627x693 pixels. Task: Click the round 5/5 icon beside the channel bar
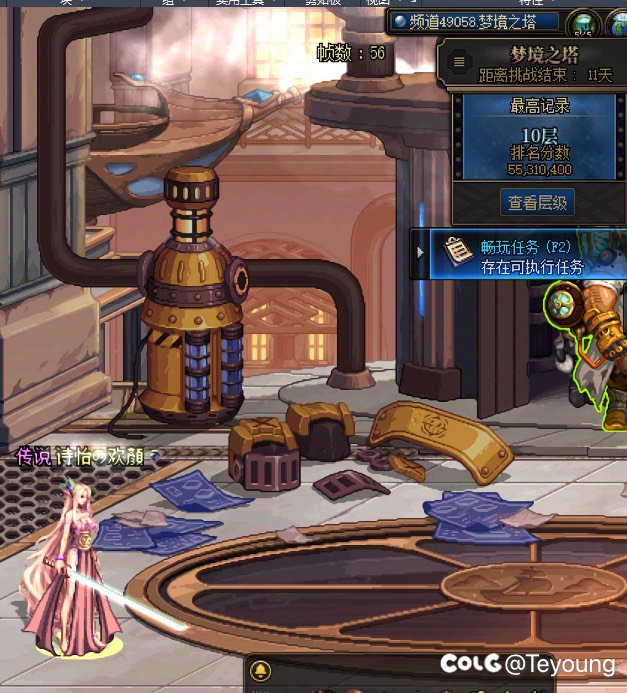tap(583, 23)
